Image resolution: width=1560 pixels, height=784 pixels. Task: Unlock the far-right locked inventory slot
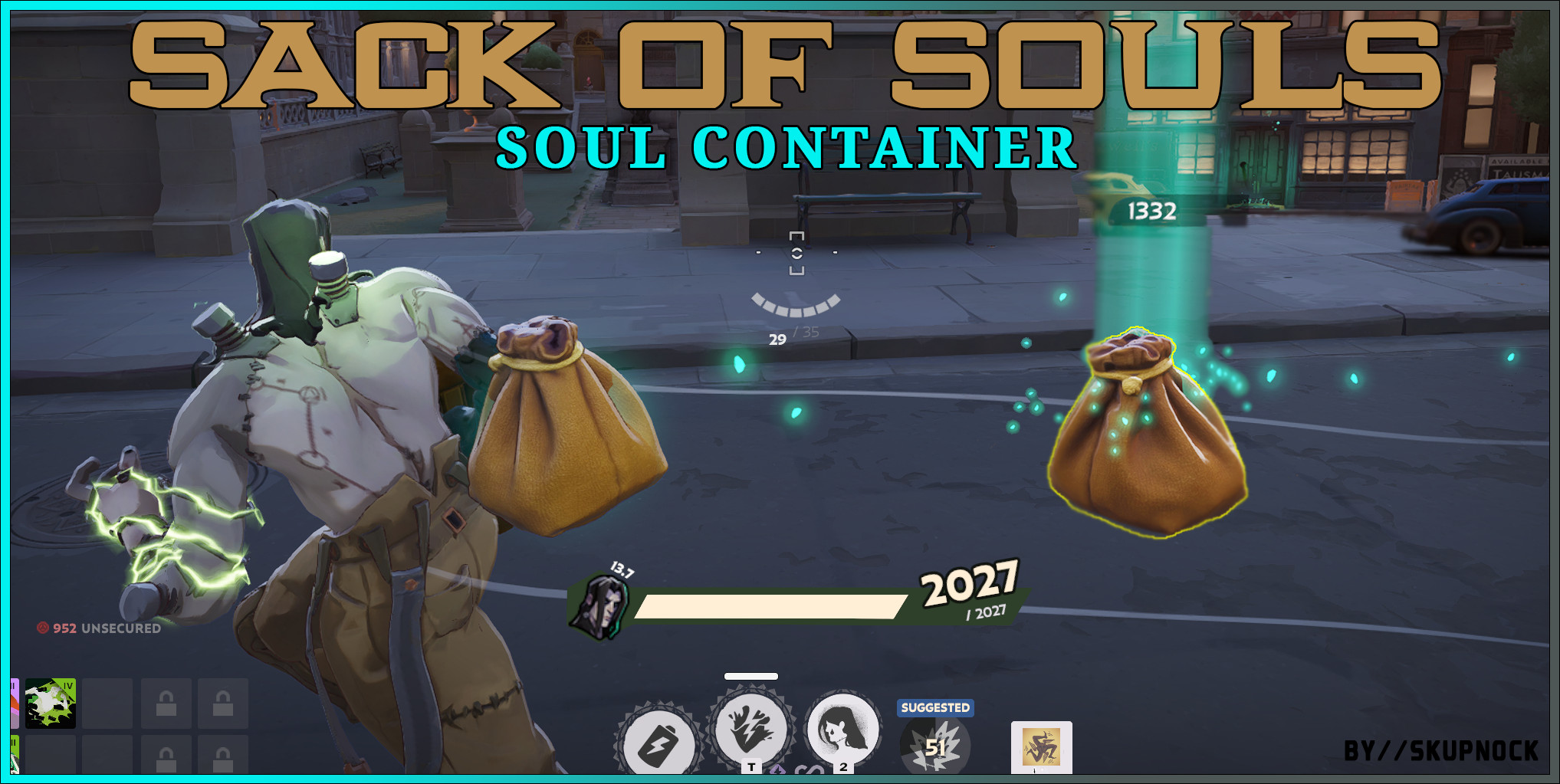tap(223, 704)
